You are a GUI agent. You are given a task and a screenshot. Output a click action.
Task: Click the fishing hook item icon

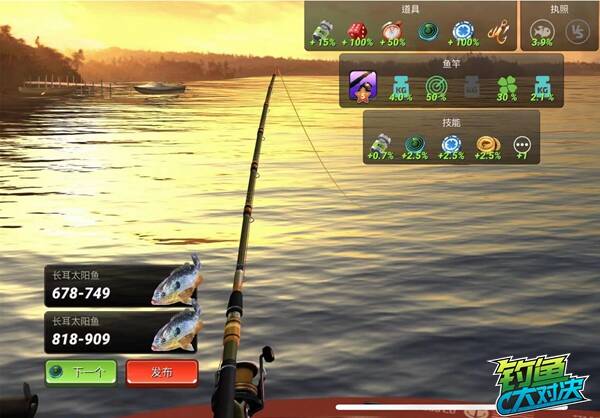(x=497, y=31)
